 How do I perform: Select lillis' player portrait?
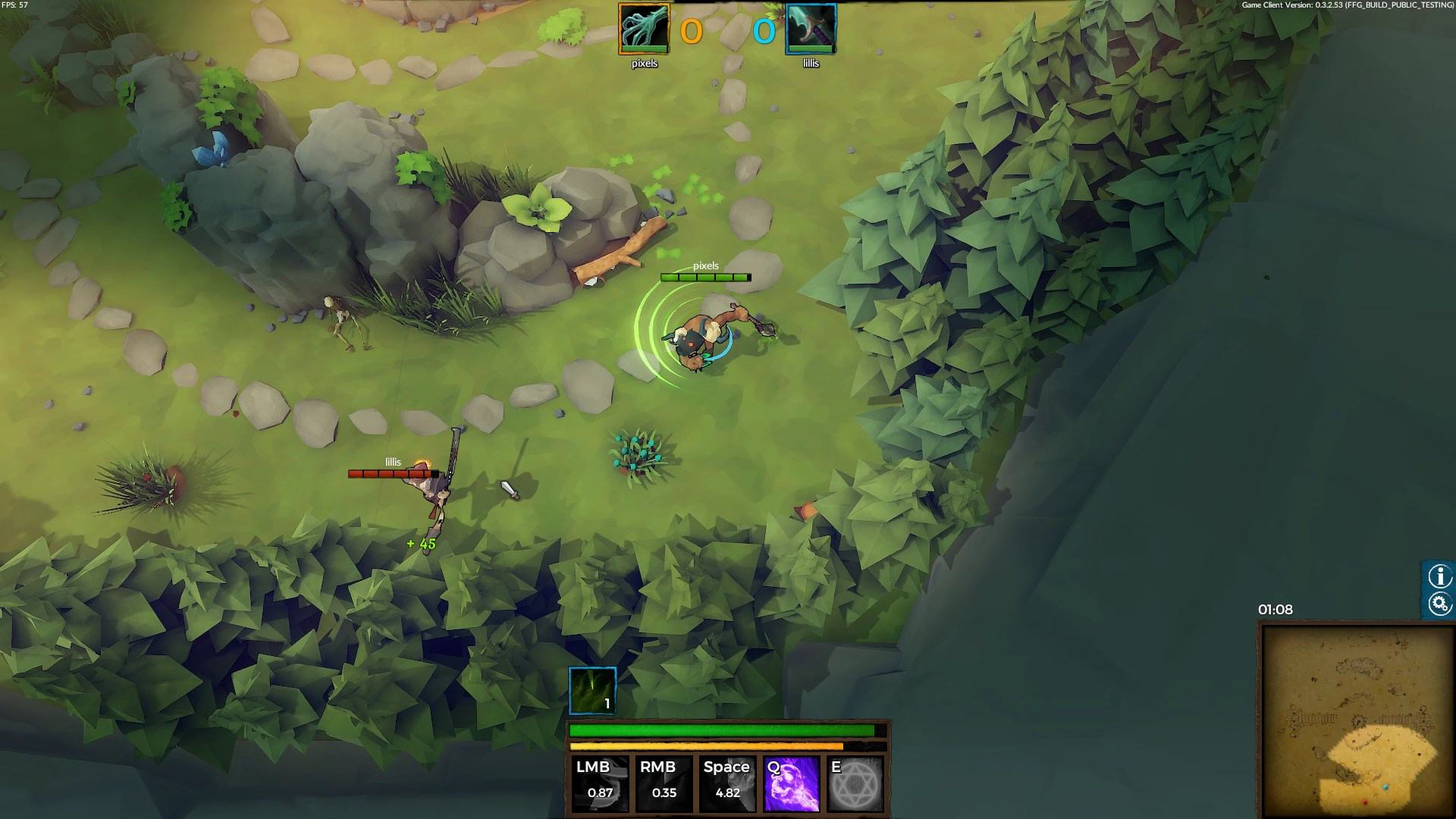click(x=811, y=29)
